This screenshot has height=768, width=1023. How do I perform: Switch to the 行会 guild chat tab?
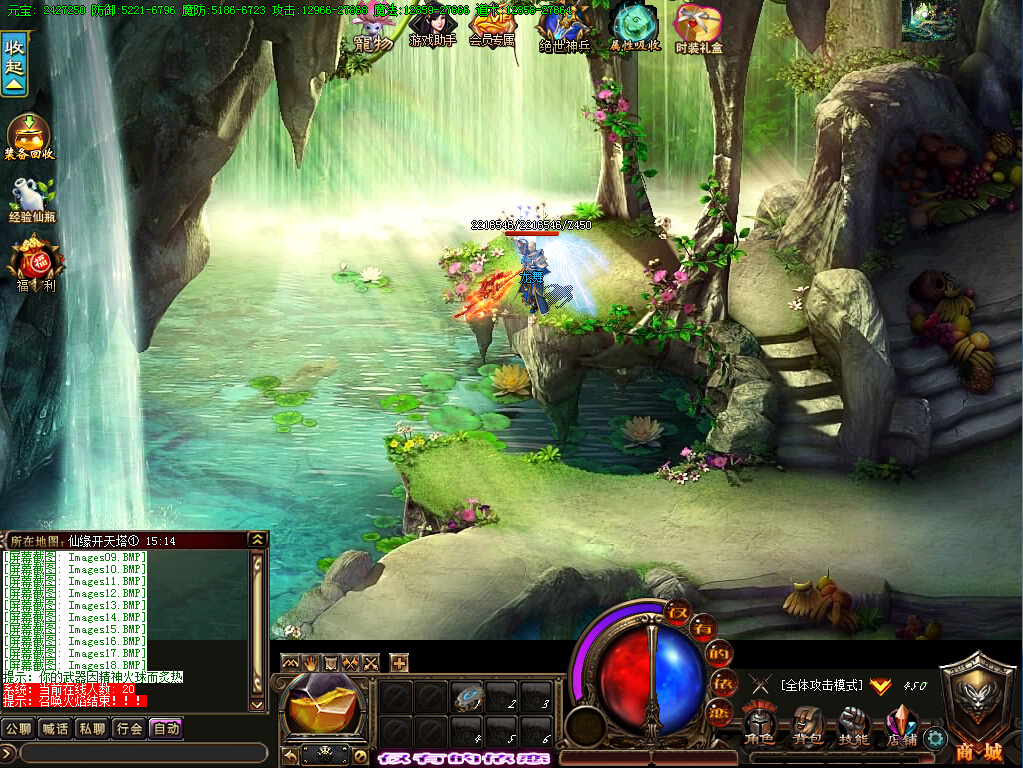pos(129,728)
